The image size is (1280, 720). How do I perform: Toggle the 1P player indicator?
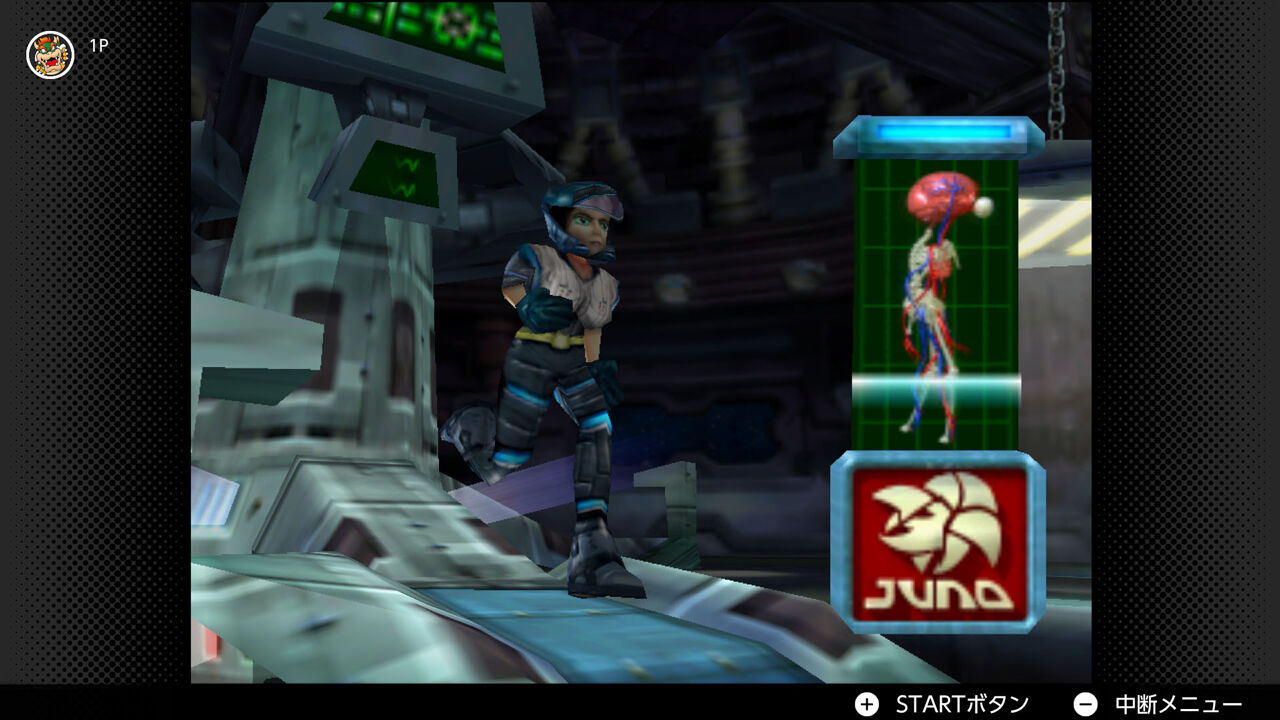pos(96,42)
